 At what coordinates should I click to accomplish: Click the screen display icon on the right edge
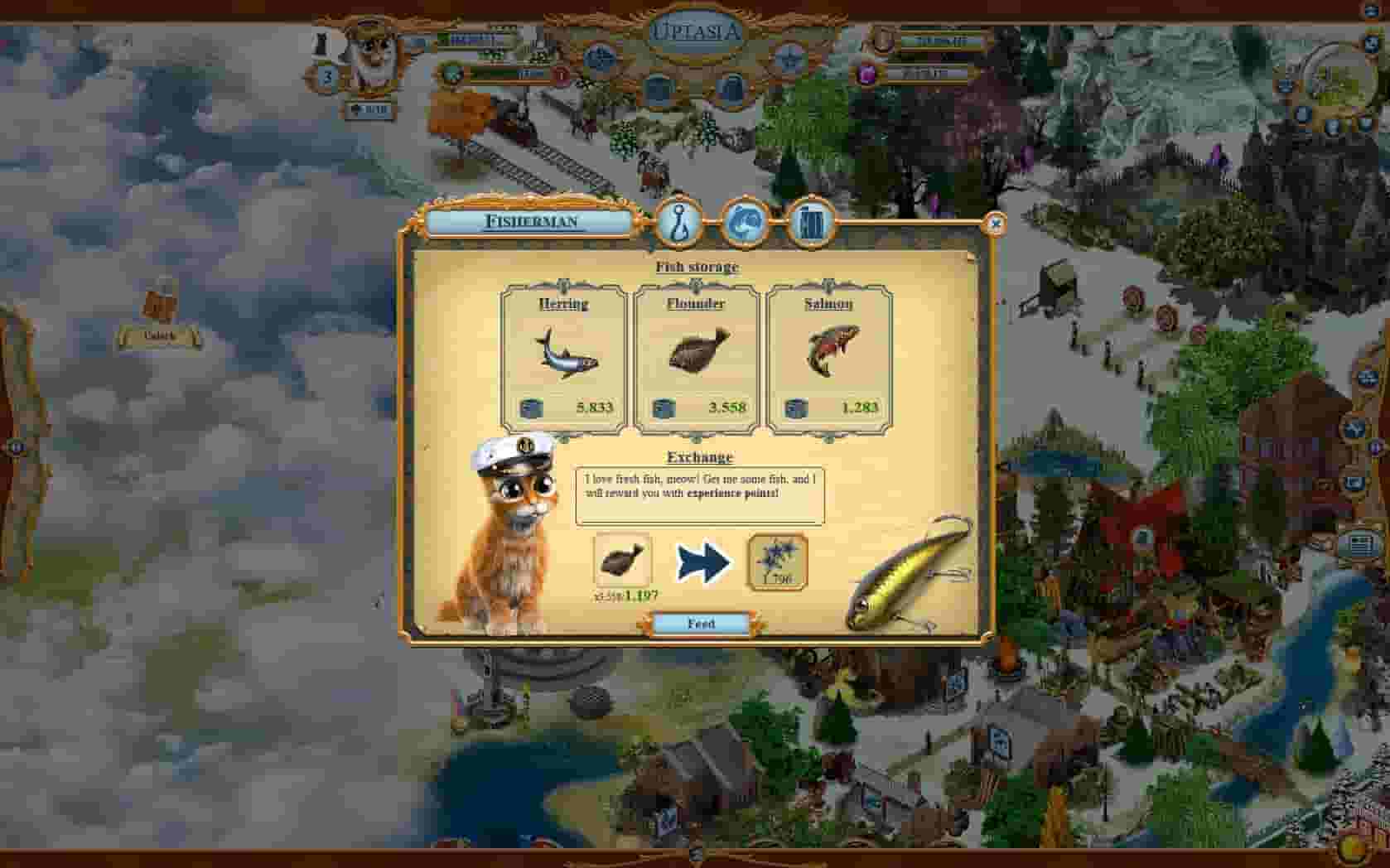1359,545
